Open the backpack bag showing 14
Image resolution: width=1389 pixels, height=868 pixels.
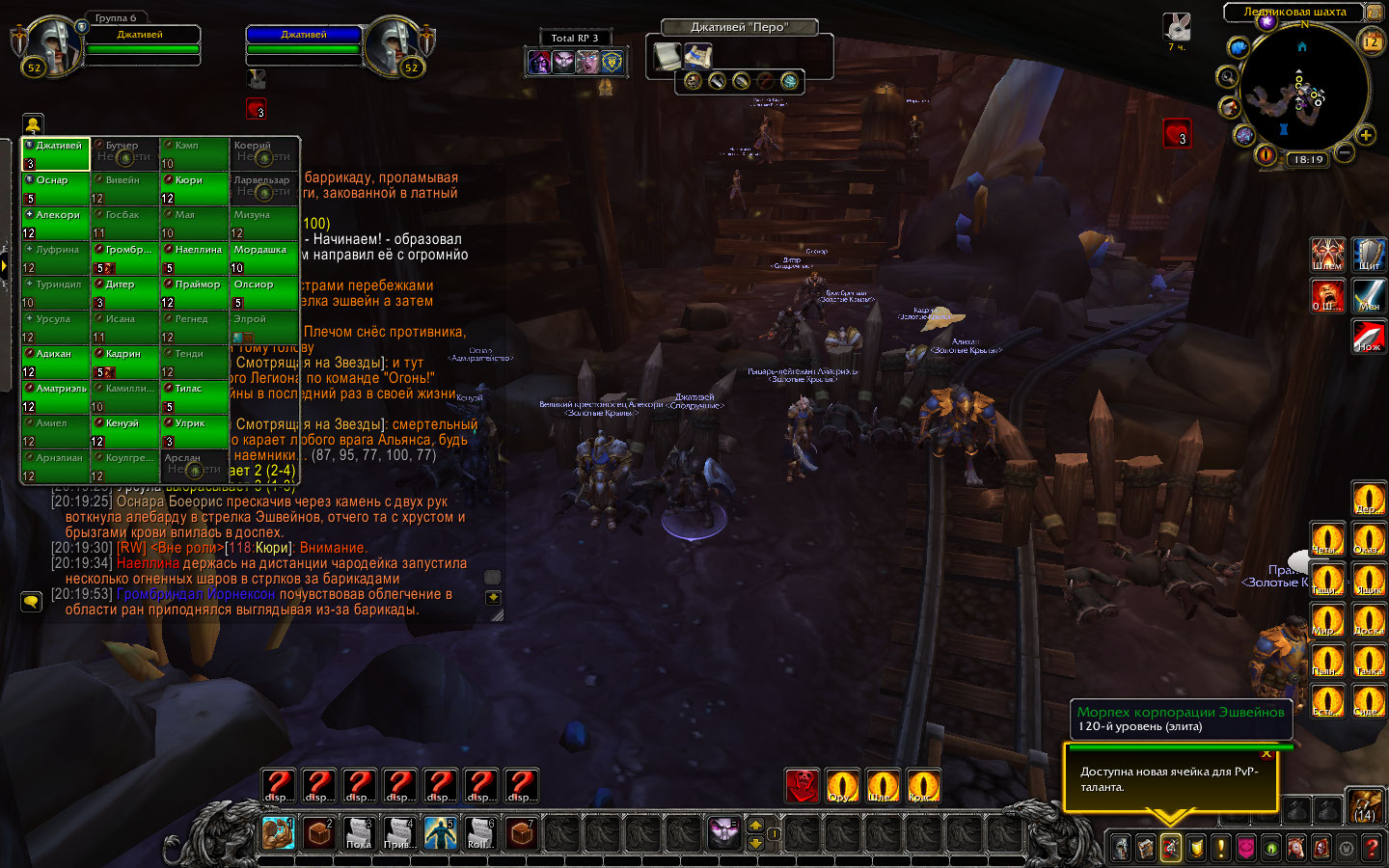pyautogui.click(x=1365, y=806)
